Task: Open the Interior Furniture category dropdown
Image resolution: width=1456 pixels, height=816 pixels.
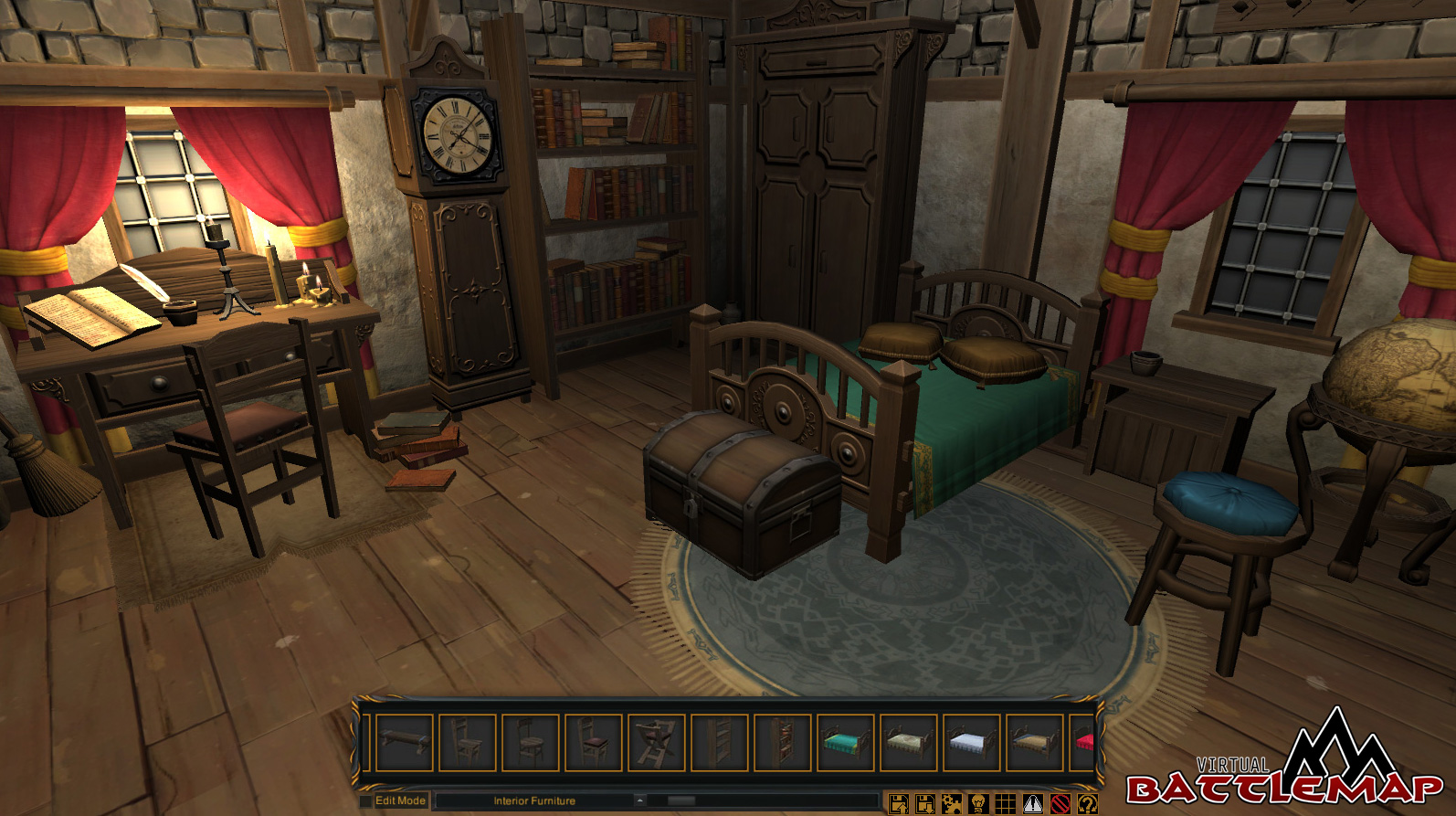Action: 534,800
